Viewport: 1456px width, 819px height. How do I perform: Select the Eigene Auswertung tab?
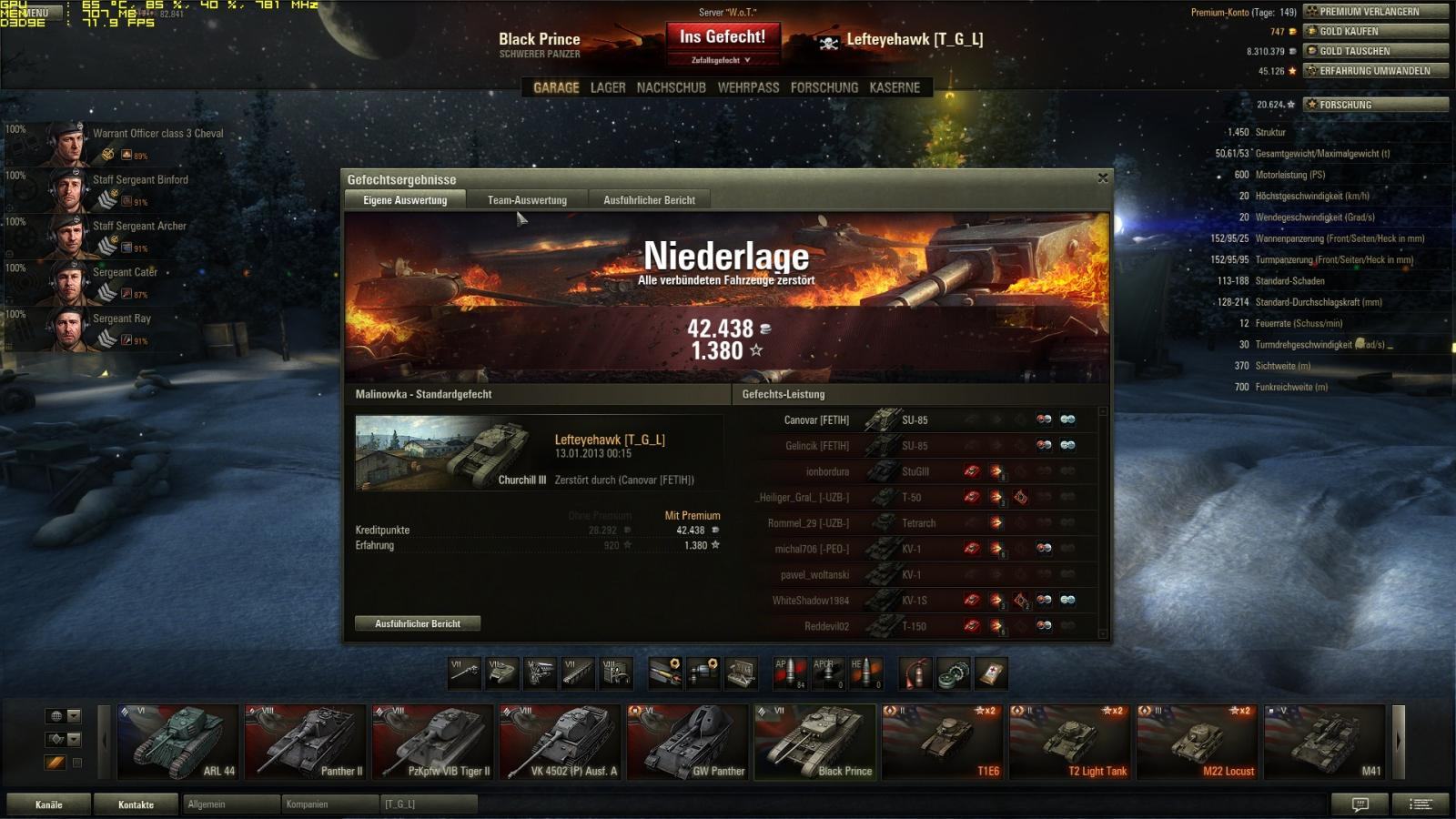tap(405, 200)
